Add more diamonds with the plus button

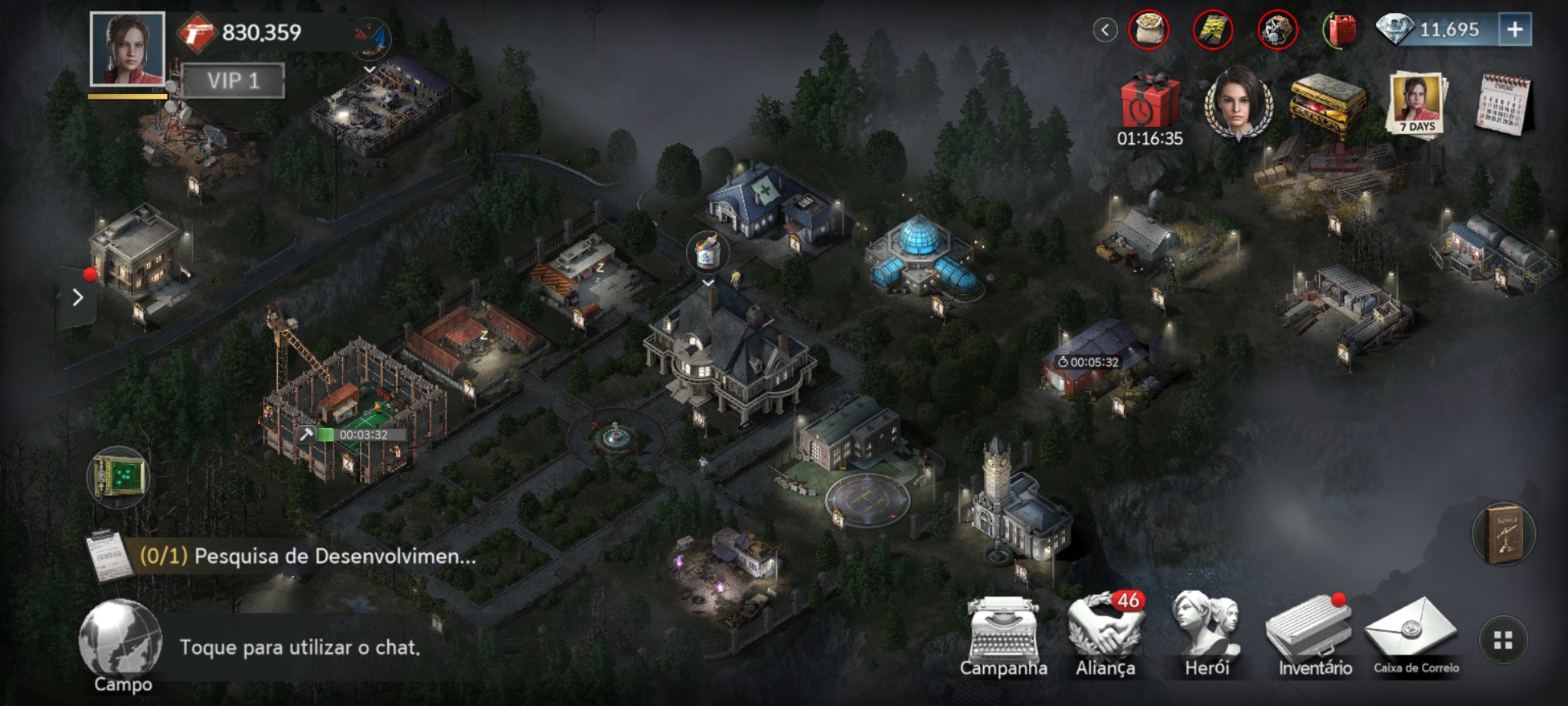coord(1515,30)
